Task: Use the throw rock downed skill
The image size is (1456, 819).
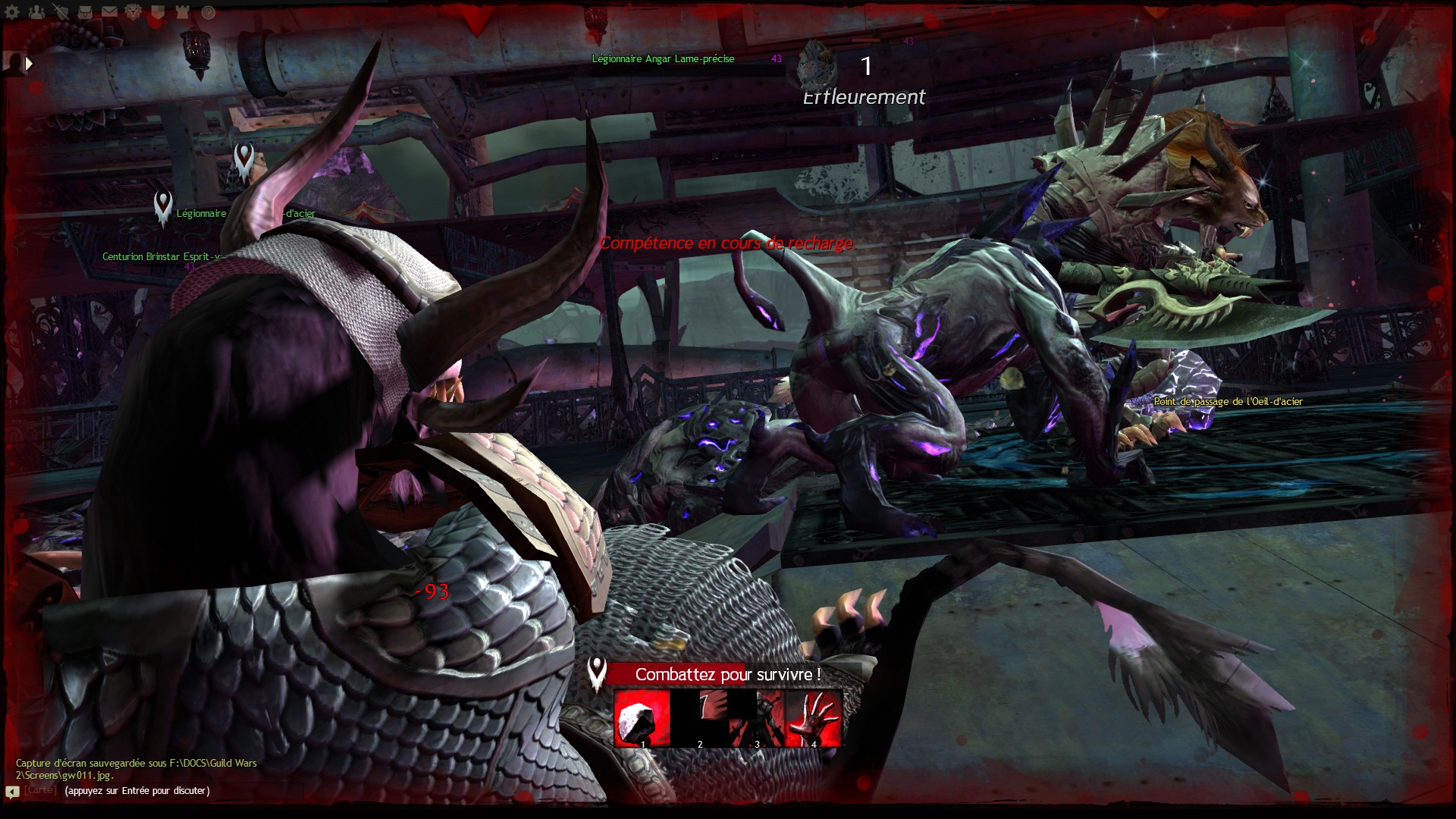Action: click(x=642, y=718)
